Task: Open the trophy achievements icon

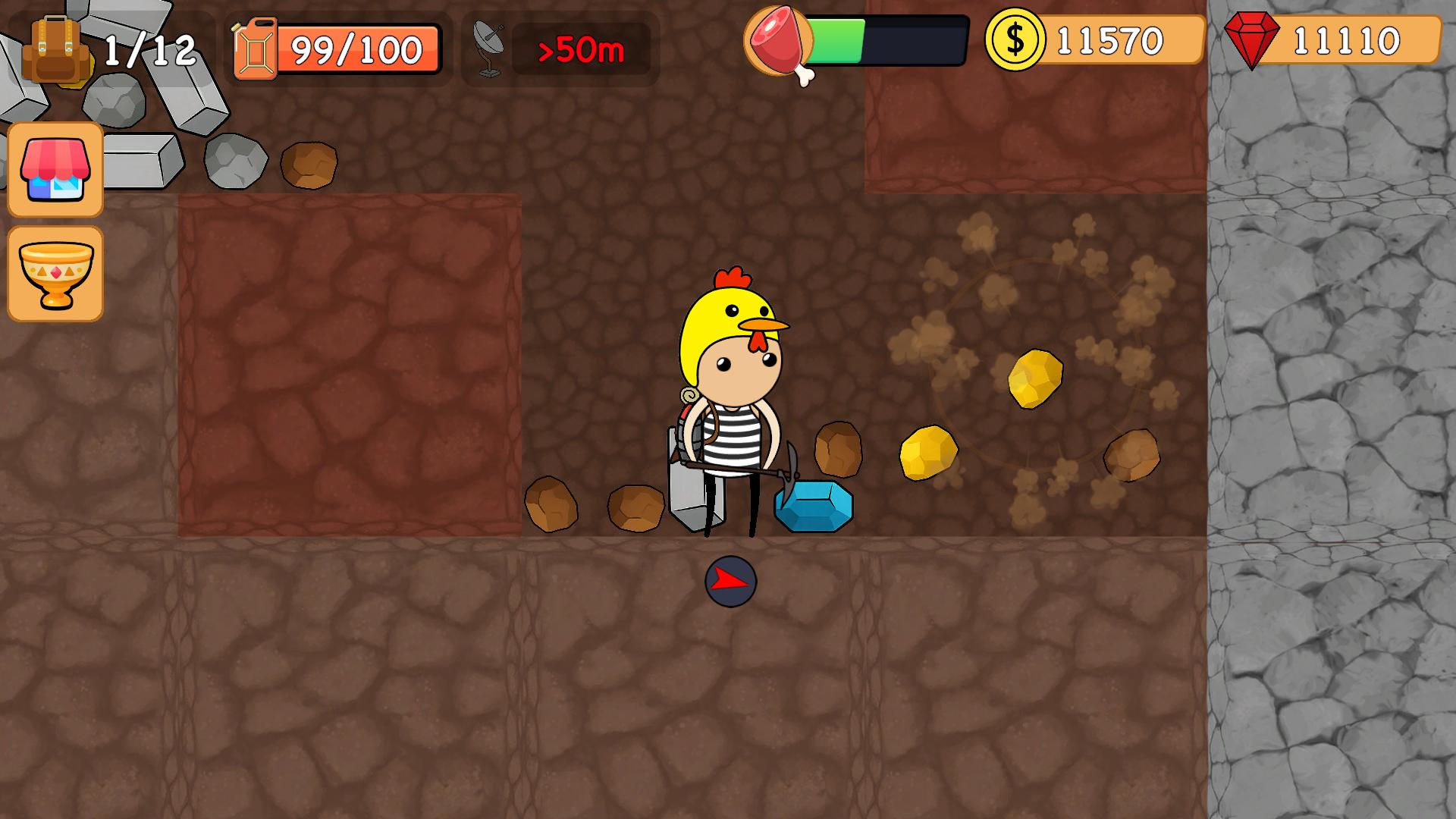Action: coord(55,273)
